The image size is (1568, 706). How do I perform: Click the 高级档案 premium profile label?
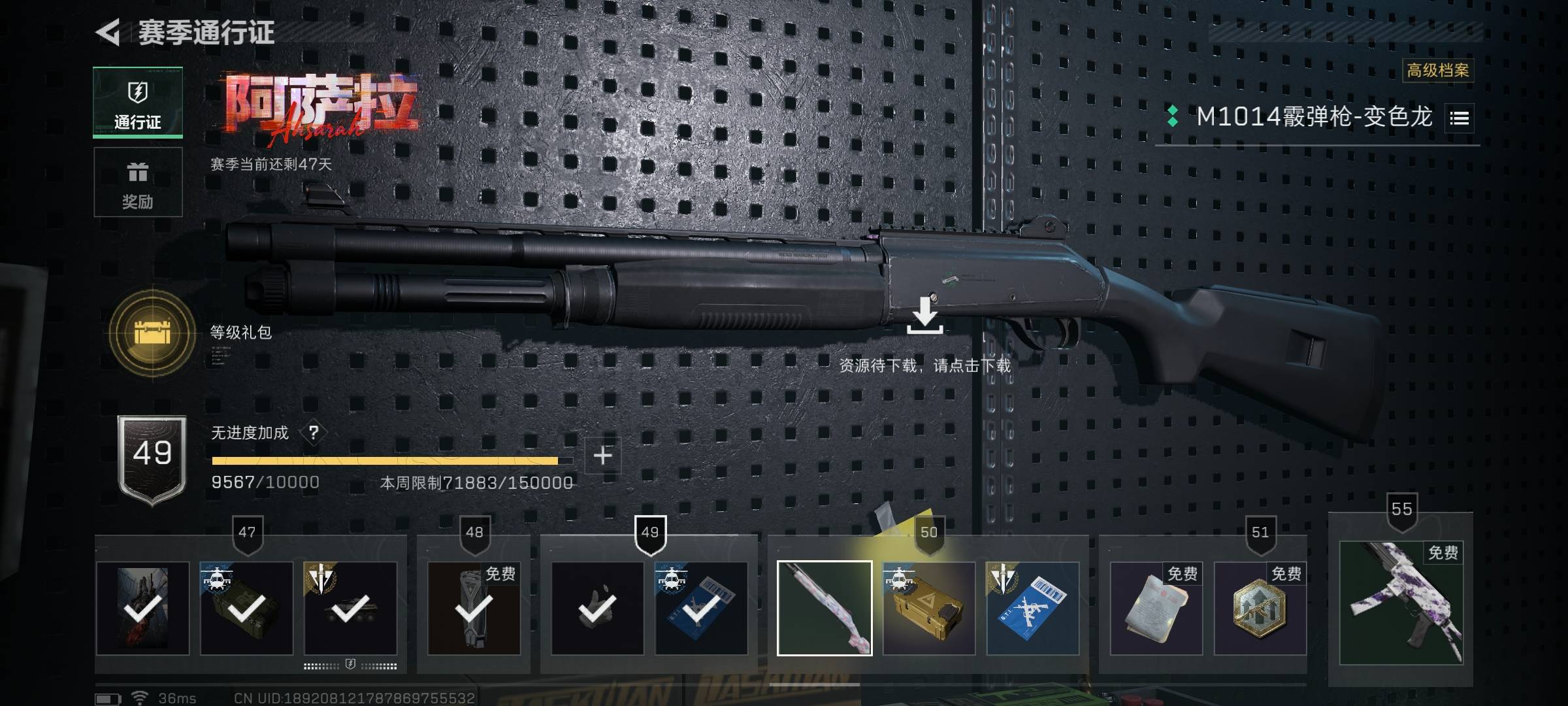[x=1437, y=71]
